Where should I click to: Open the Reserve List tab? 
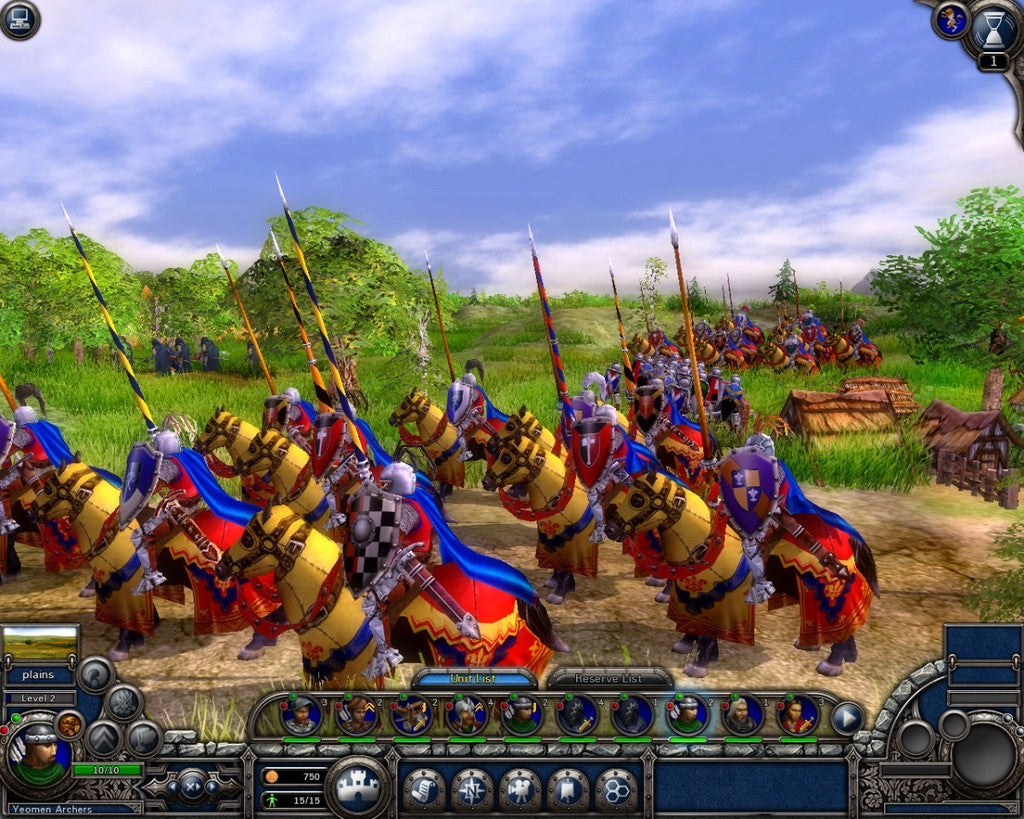pos(608,678)
